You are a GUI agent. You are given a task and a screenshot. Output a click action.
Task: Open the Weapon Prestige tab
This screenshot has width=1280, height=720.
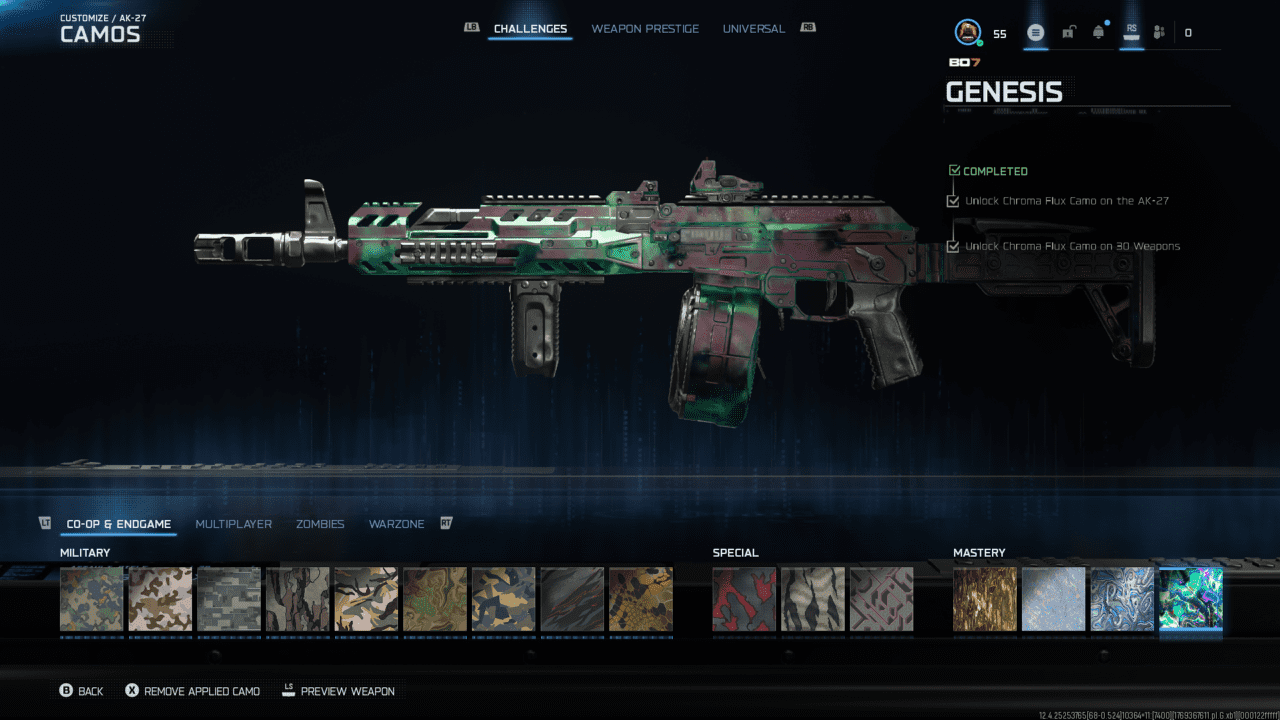pyautogui.click(x=645, y=29)
